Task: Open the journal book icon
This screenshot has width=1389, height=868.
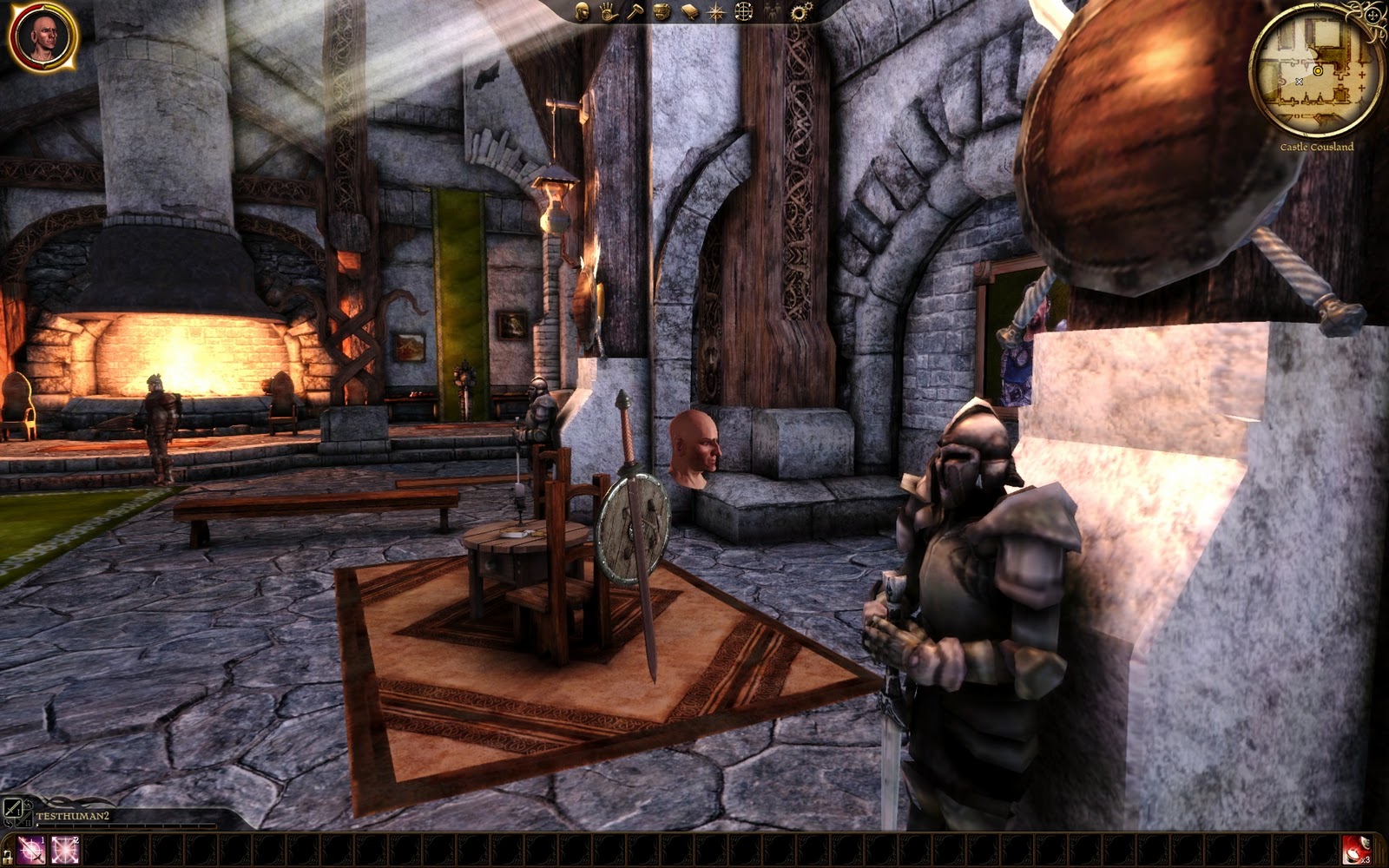Action: coord(689,11)
